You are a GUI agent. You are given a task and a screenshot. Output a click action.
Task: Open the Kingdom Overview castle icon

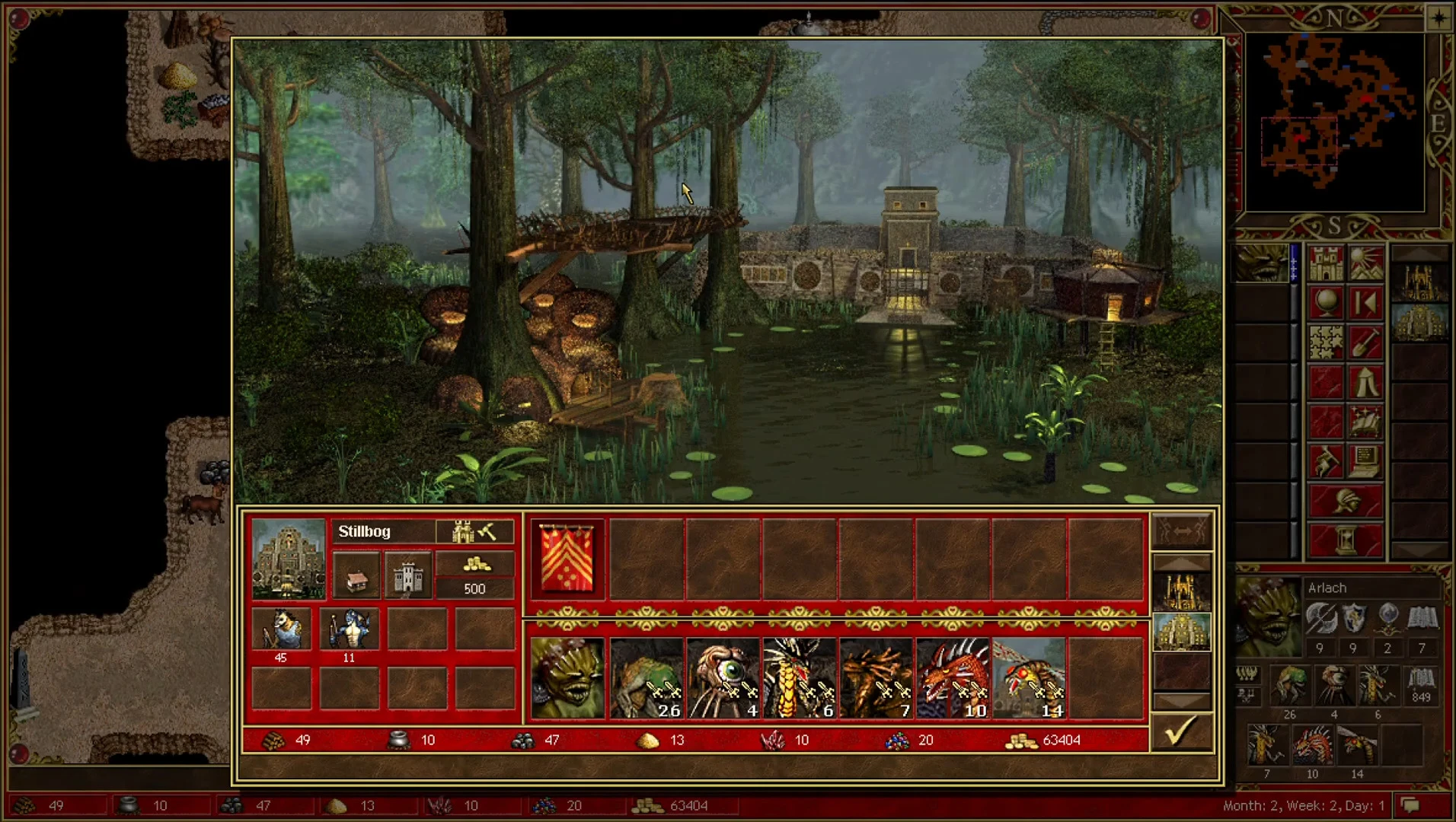[x=1327, y=263]
